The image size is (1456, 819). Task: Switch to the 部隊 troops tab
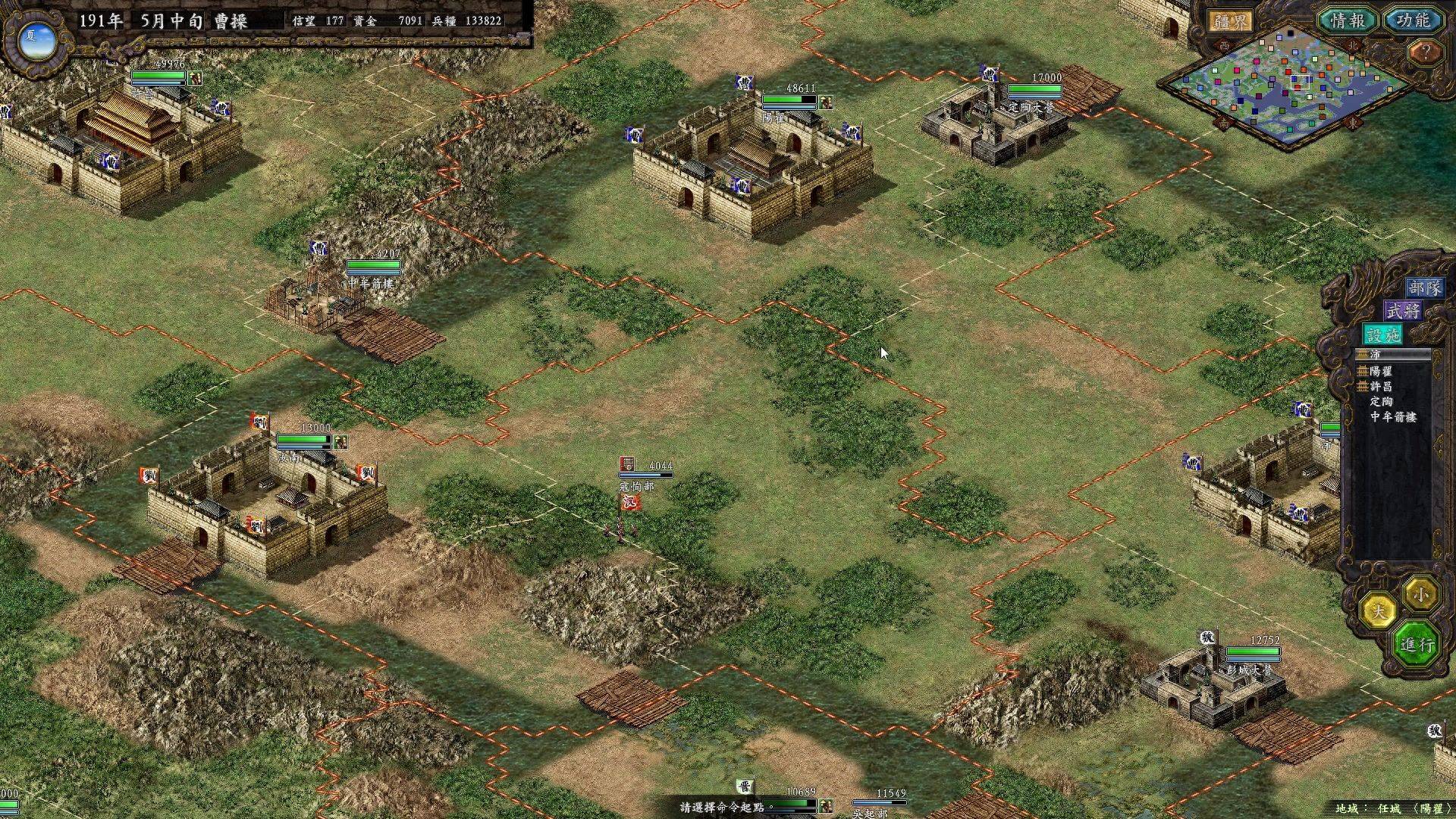pyautogui.click(x=1424, y=288)
